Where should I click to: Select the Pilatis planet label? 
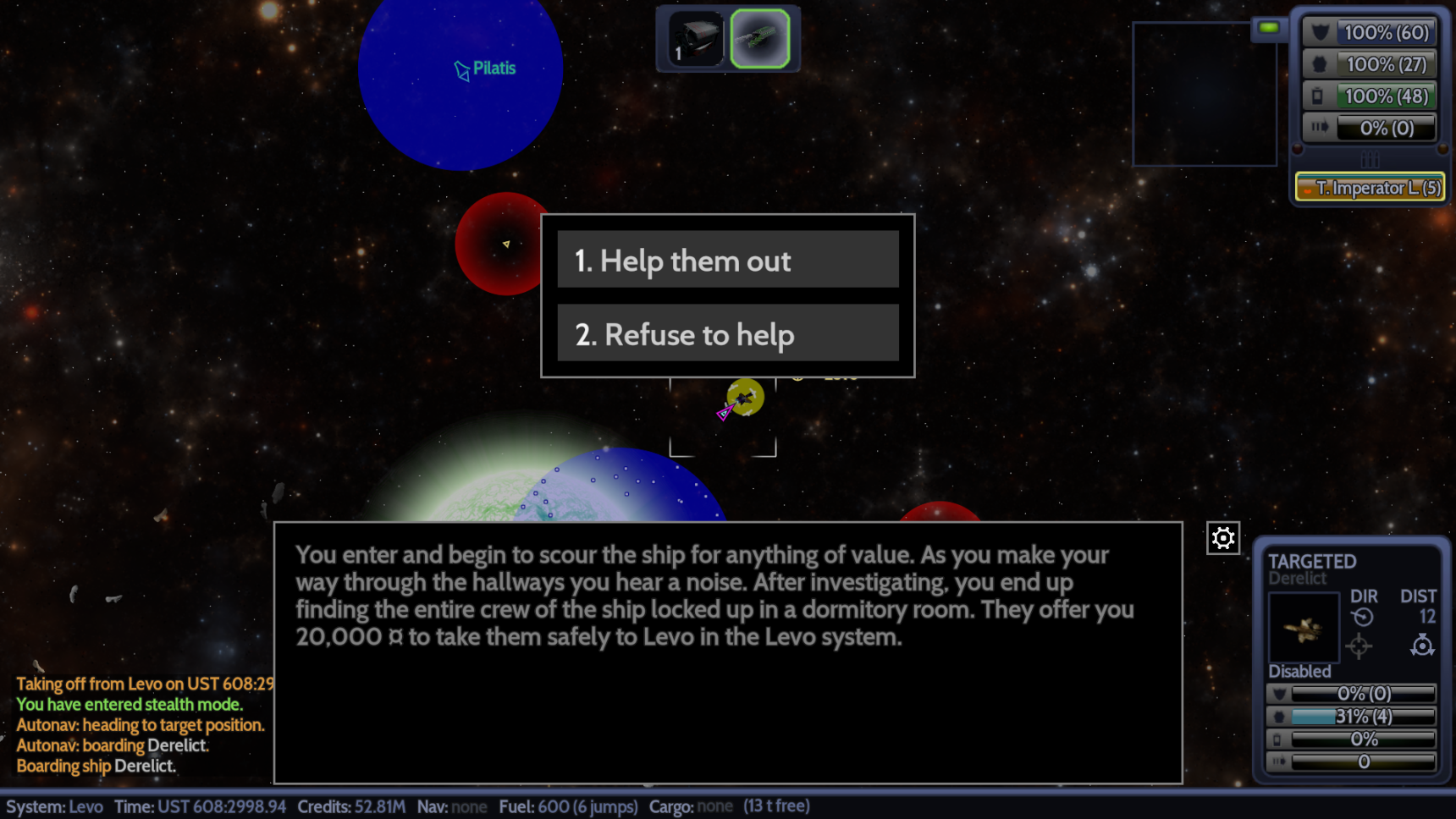click(x=494, y=69)
